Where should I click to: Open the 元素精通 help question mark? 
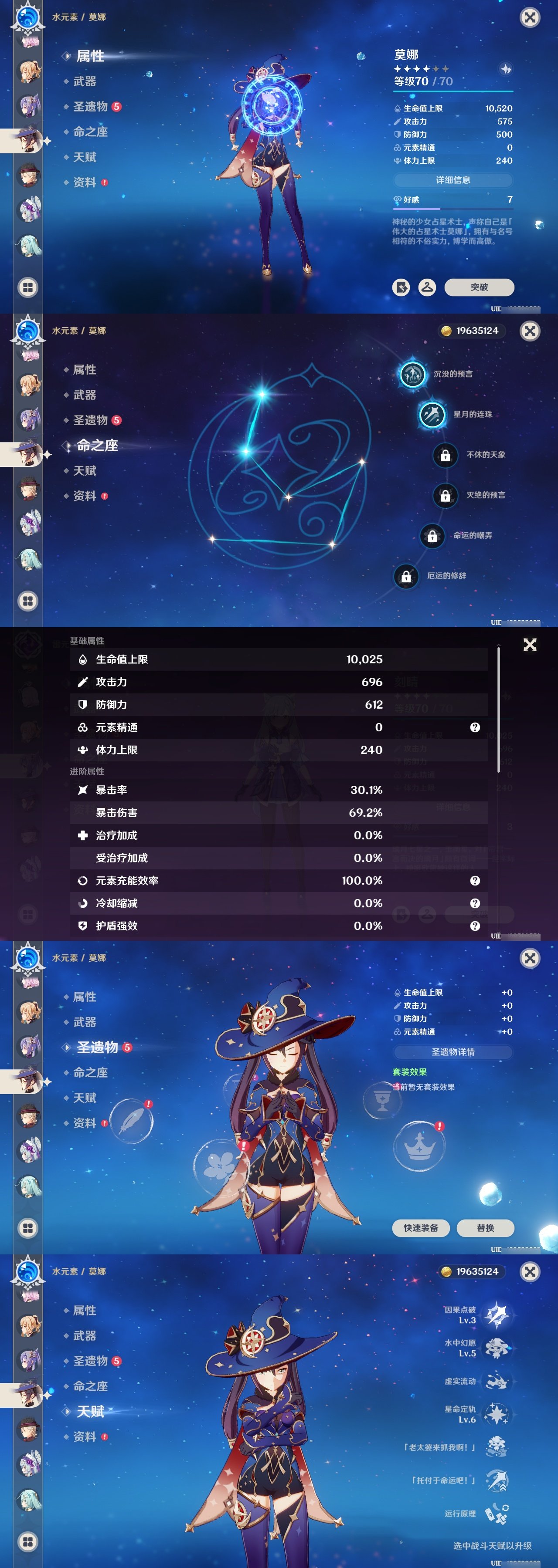[x=475, y=727]
